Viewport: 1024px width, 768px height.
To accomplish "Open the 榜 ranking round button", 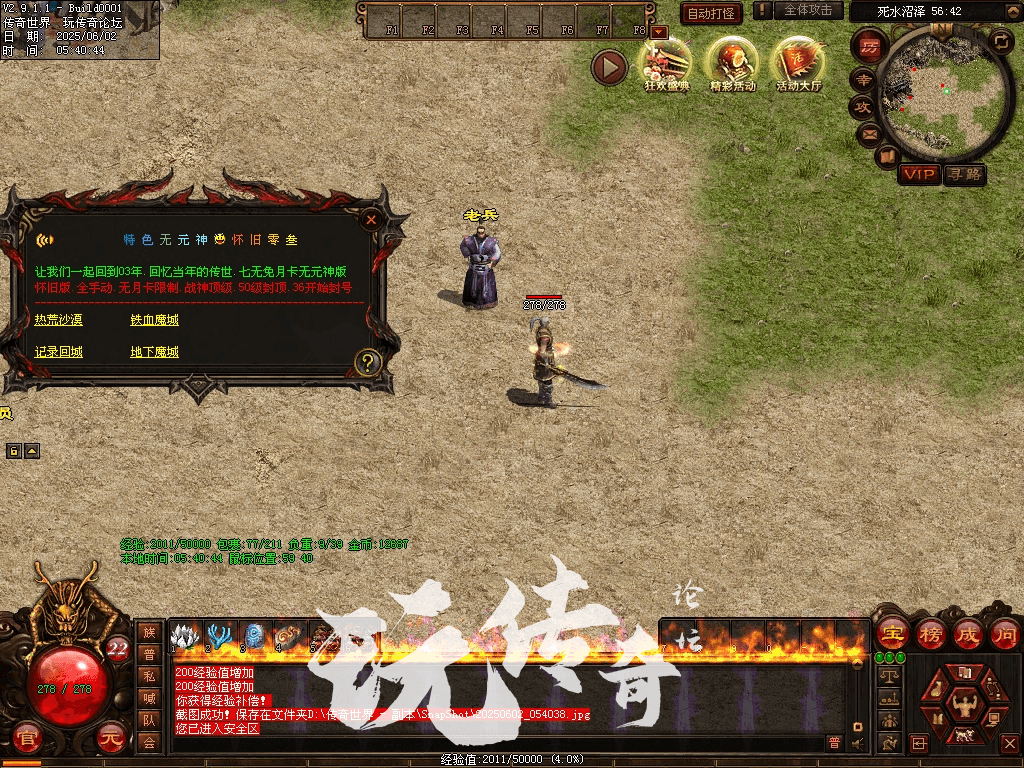I will 931,634.
